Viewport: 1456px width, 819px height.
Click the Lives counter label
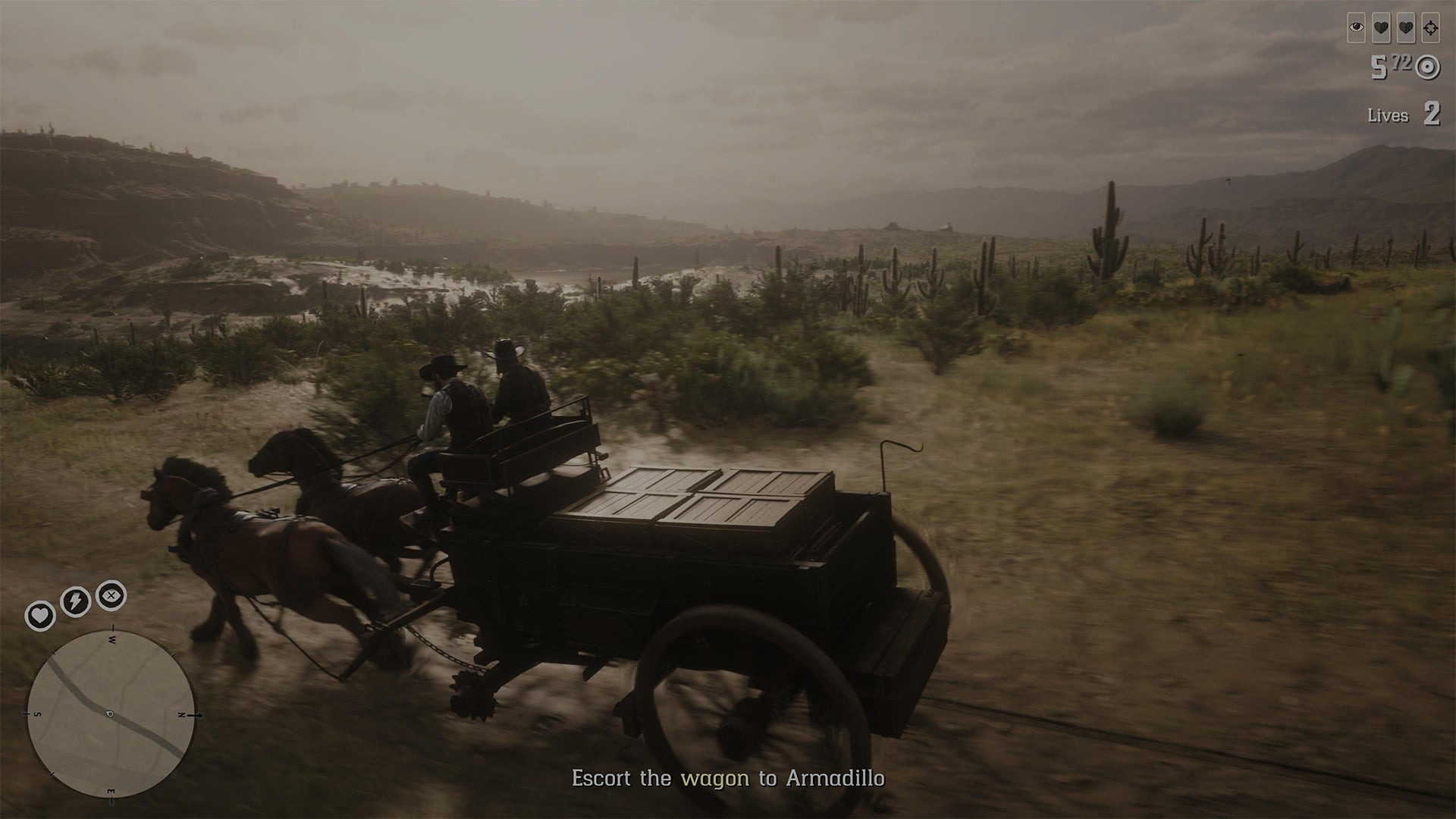(x=1389, y=115)
